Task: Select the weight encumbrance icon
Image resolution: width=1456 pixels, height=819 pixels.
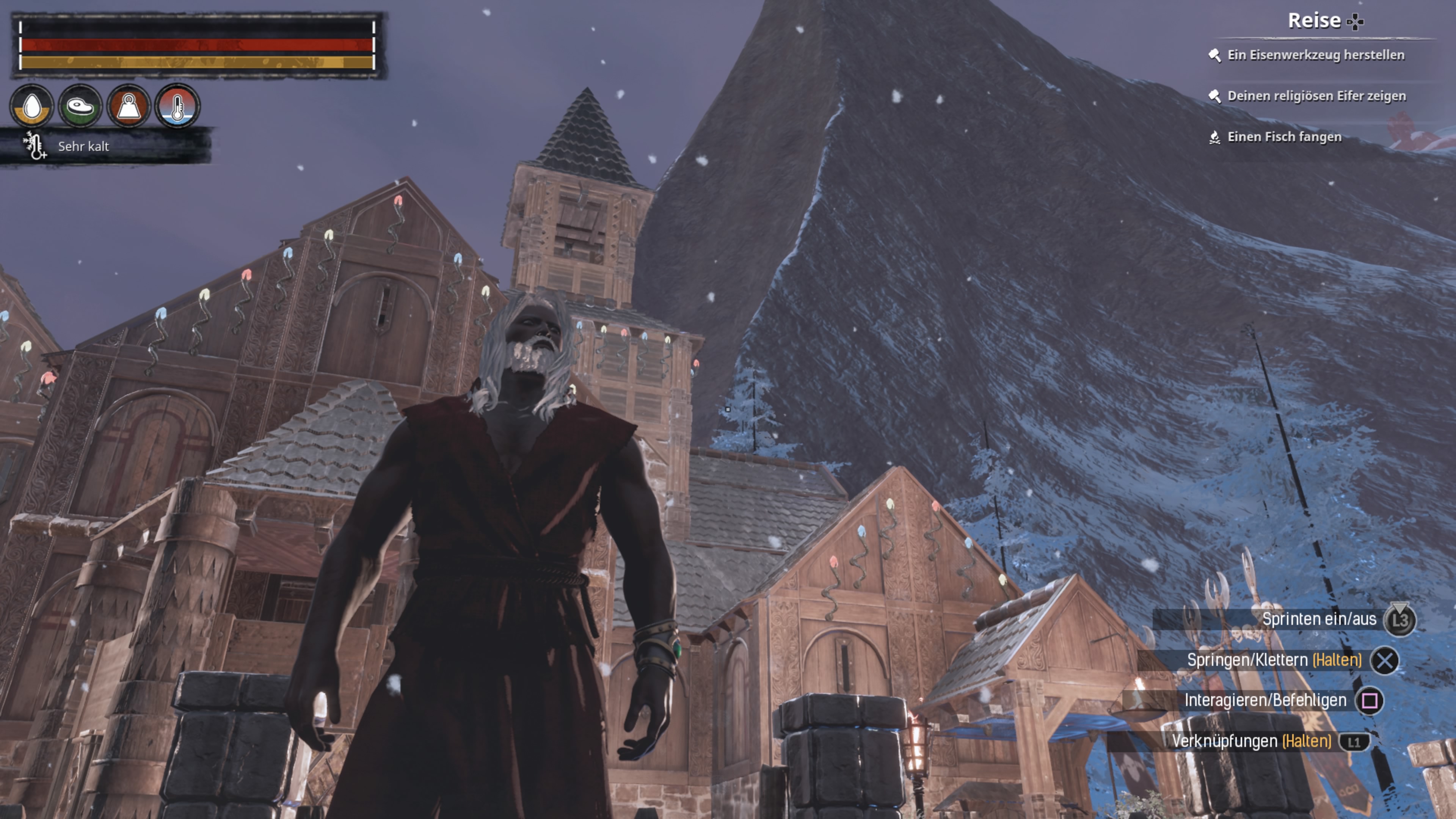Action: tap(129, 106)
